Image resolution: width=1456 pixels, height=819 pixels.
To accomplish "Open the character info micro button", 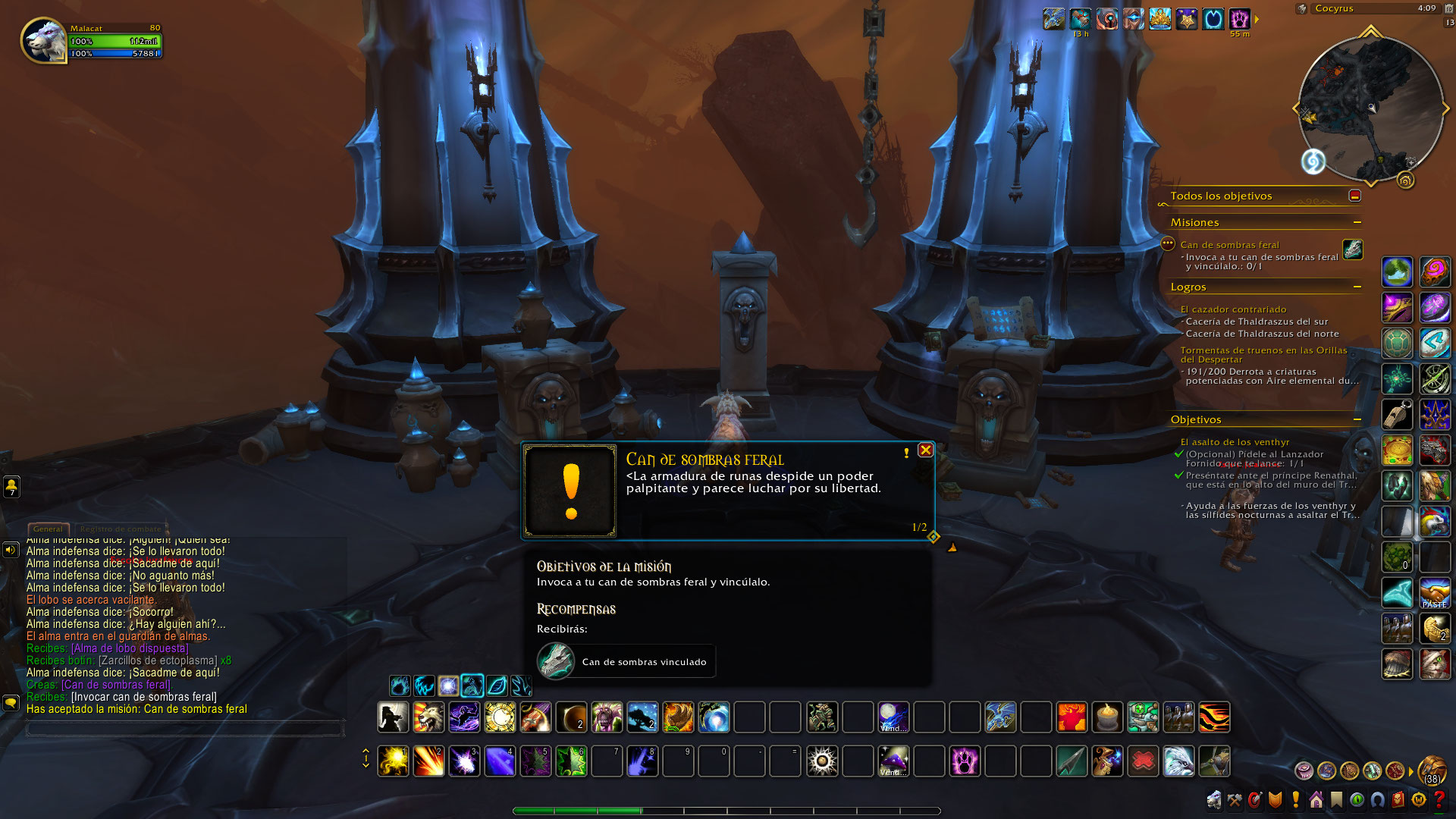I will [x=1214, y=799].
